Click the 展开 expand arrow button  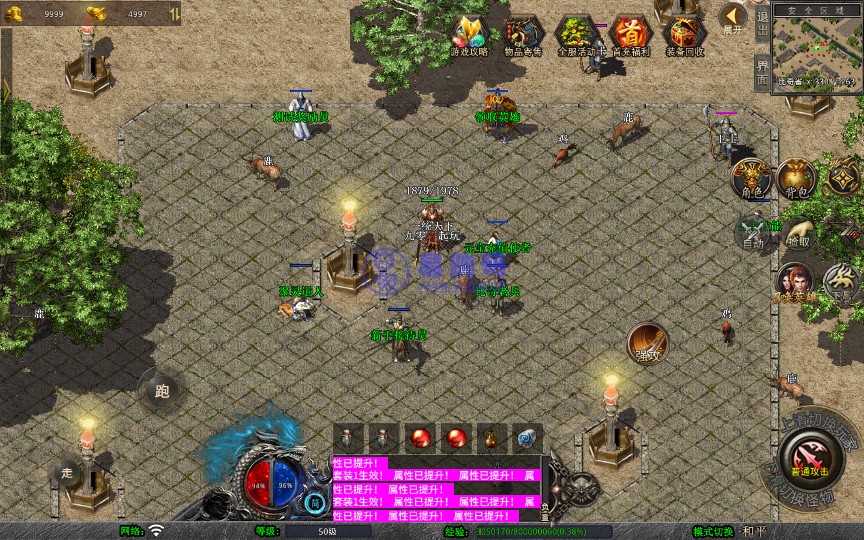pos(734,18)
